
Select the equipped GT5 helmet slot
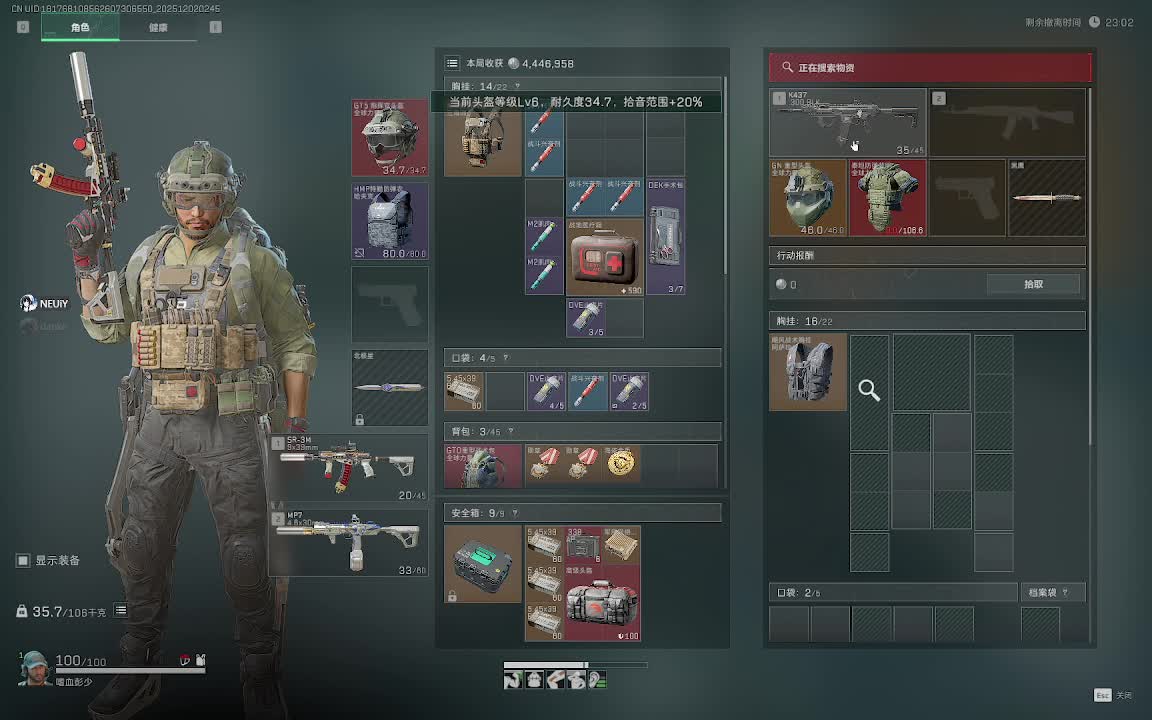coord(390,137)
